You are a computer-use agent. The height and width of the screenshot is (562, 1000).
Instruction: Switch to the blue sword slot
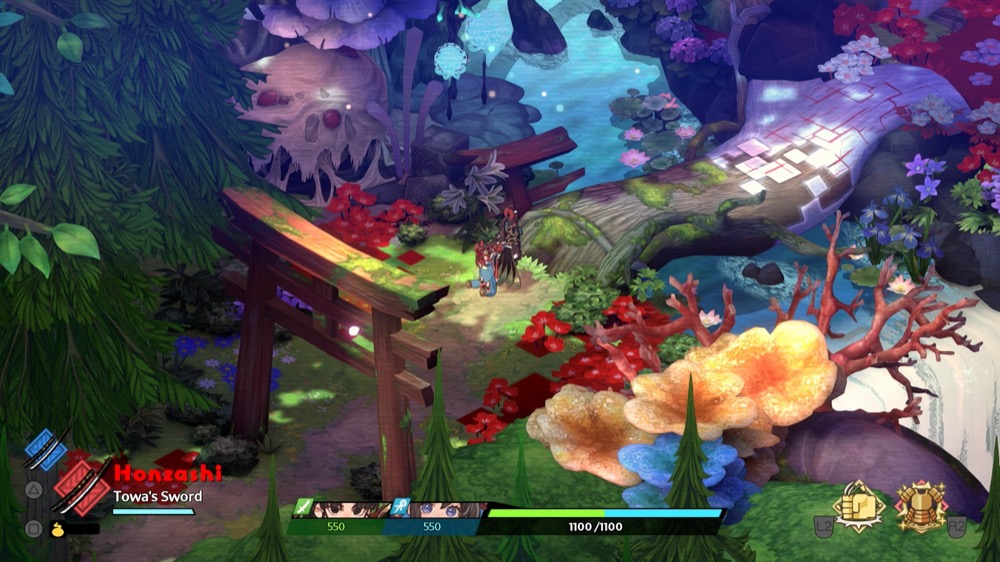click(46, 449)
